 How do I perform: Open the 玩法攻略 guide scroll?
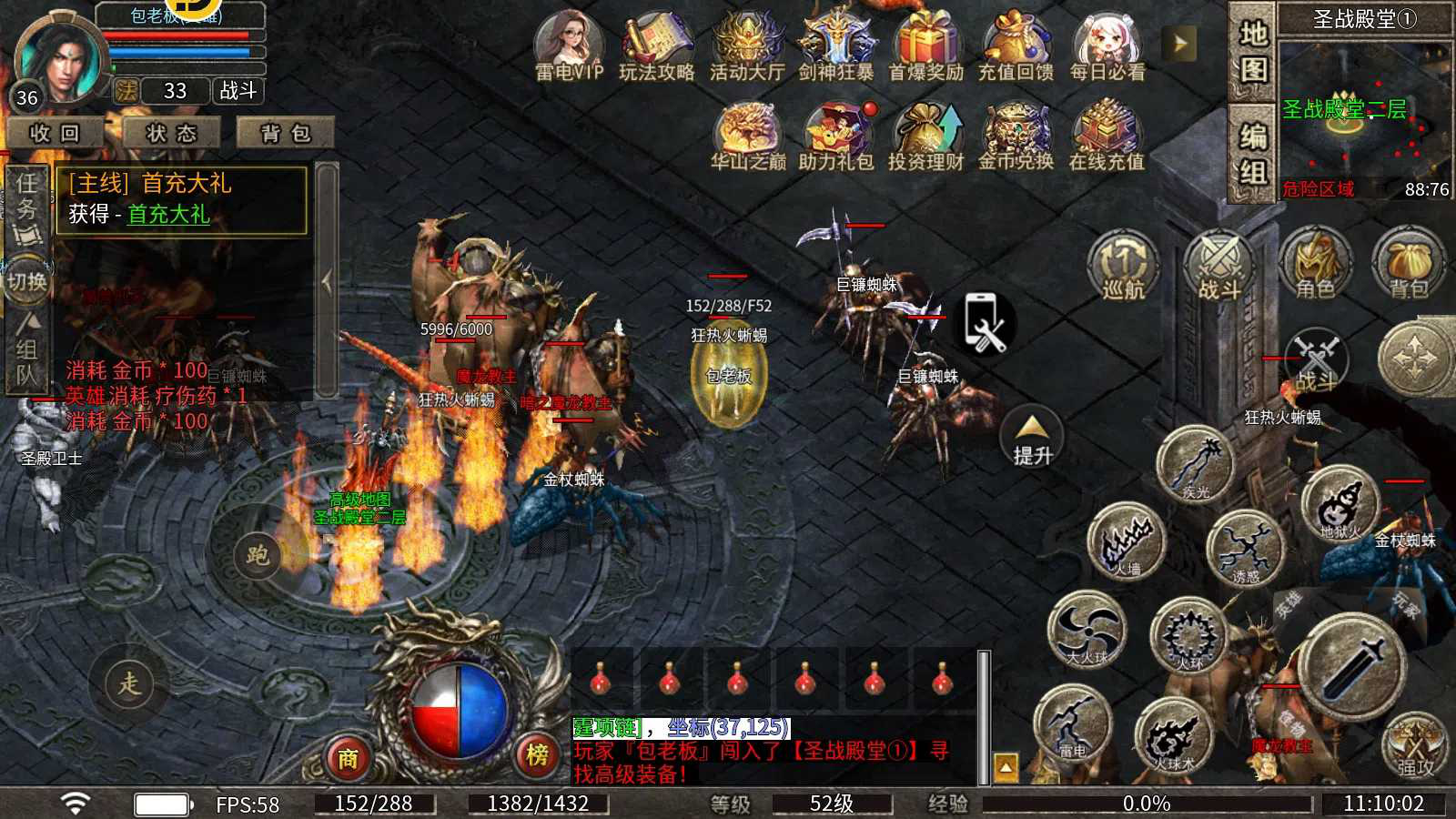[x=656, y=45]
